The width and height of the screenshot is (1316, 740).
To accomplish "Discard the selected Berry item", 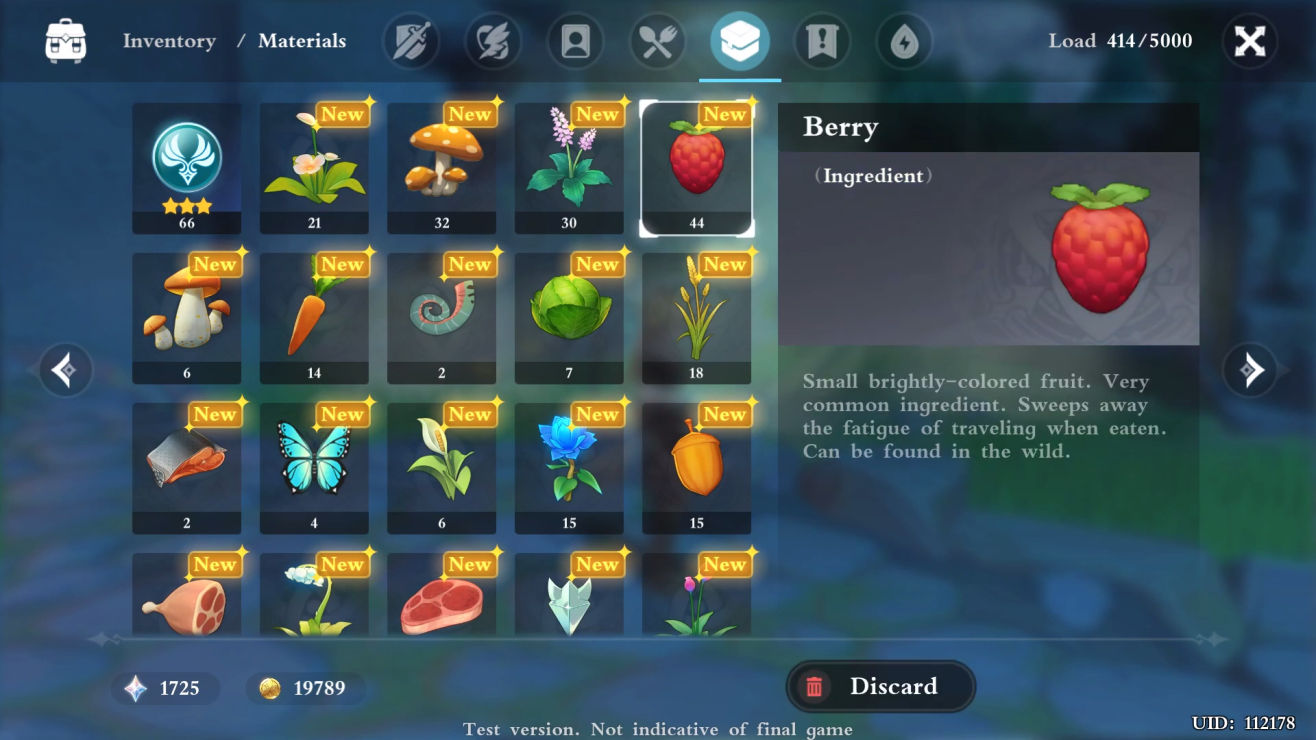I will [x=880, y=686].
